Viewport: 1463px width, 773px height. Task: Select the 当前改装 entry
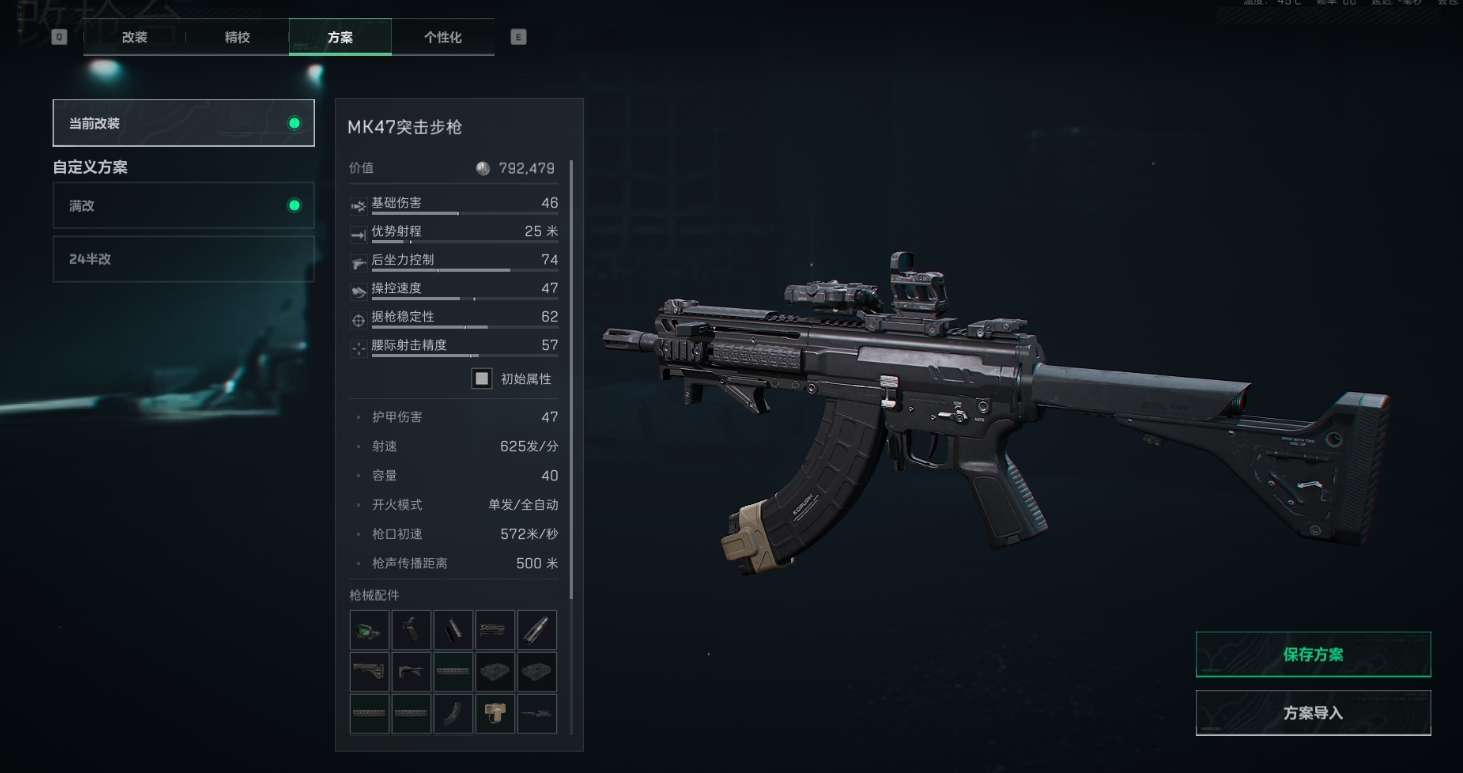(x=183, y=123)
